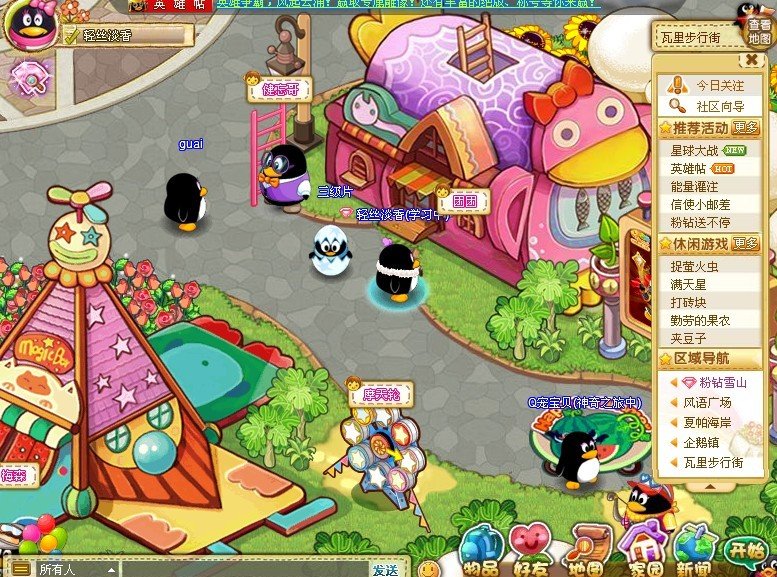Close the side navigation panel
This screenshot has width=777, height=577.
(x=752, y=60)
